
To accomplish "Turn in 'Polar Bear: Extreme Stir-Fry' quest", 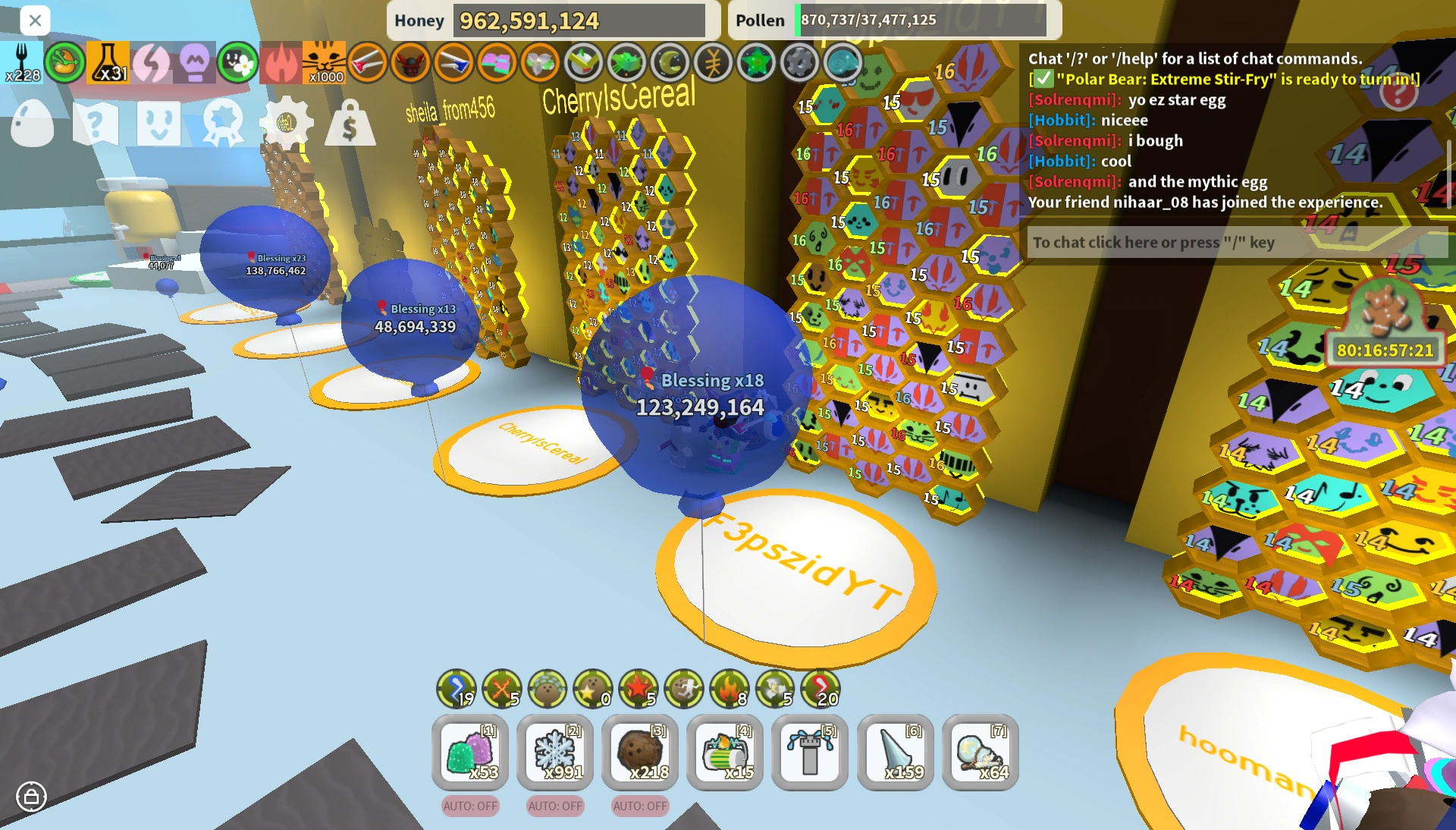I will click(1227, 78).
